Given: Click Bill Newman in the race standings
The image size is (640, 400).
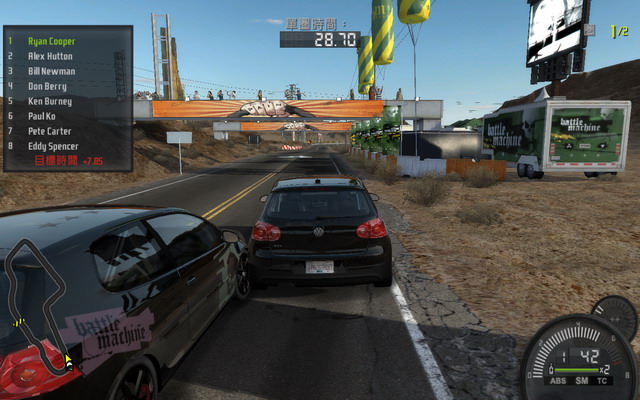Looking at the screenshot, I should [x=51, y=72].
